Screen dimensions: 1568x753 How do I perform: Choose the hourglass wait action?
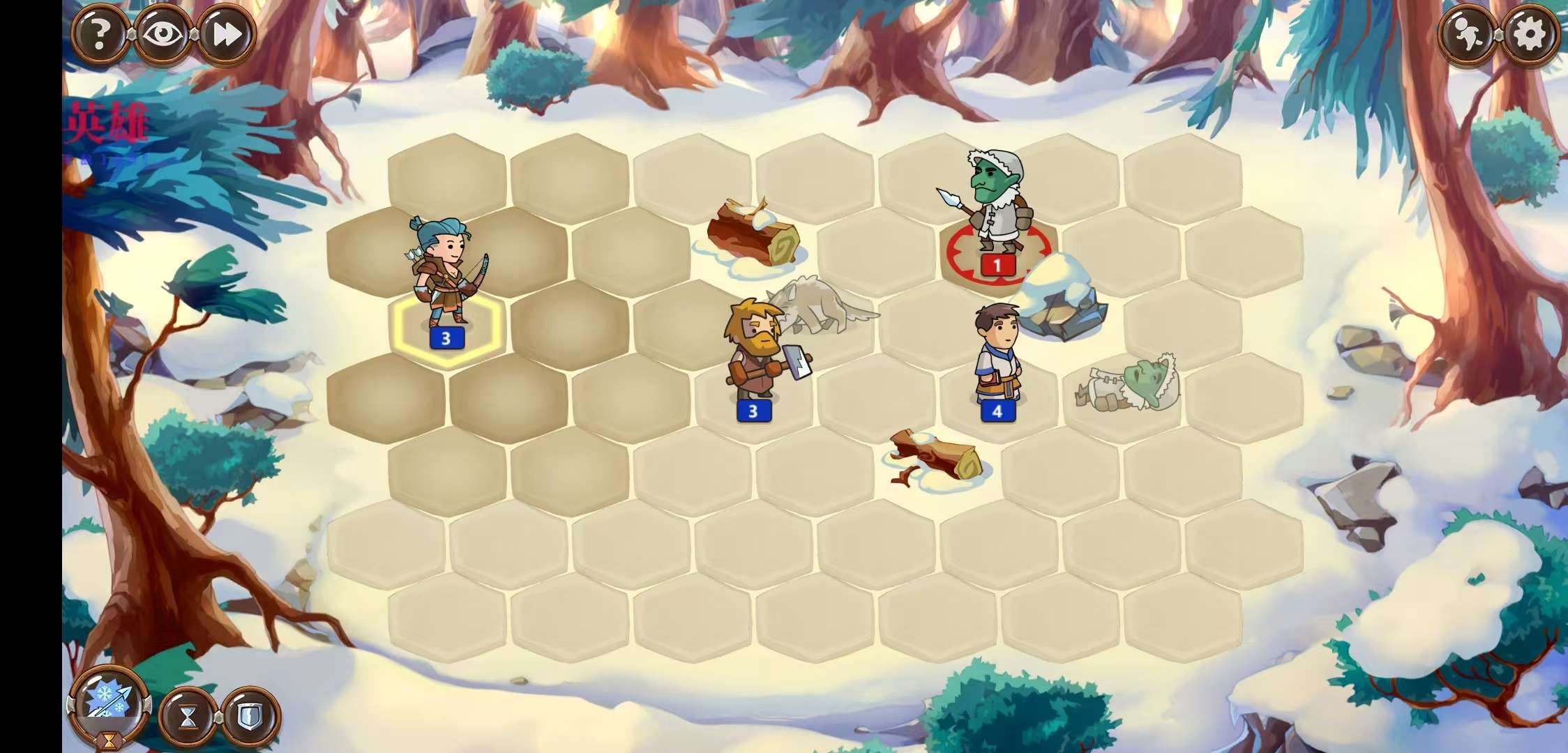pyautogui.click(x=188, y=716)
